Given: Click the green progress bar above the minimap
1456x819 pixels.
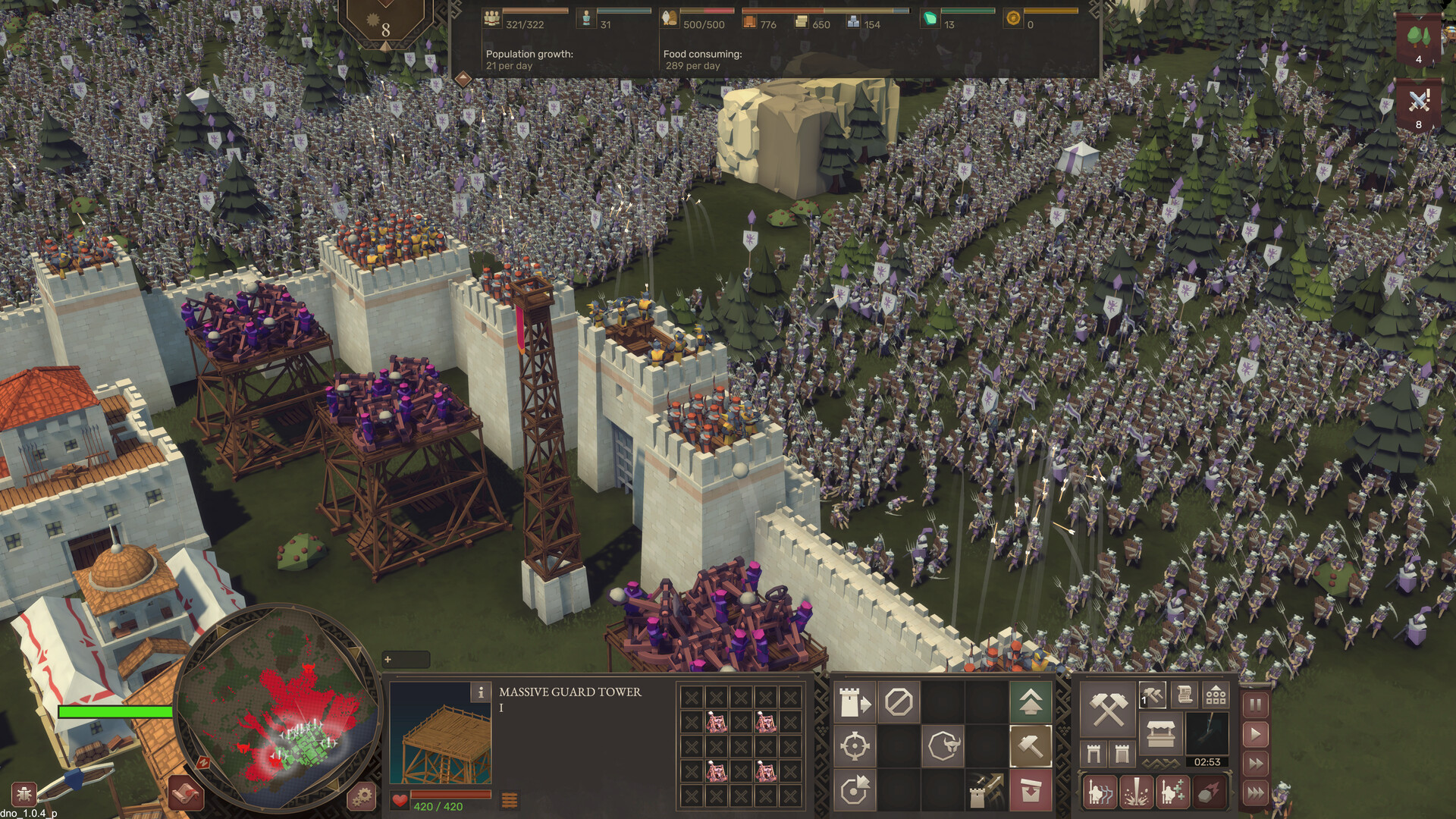Looking at the screenshot, I should [114, 711].
